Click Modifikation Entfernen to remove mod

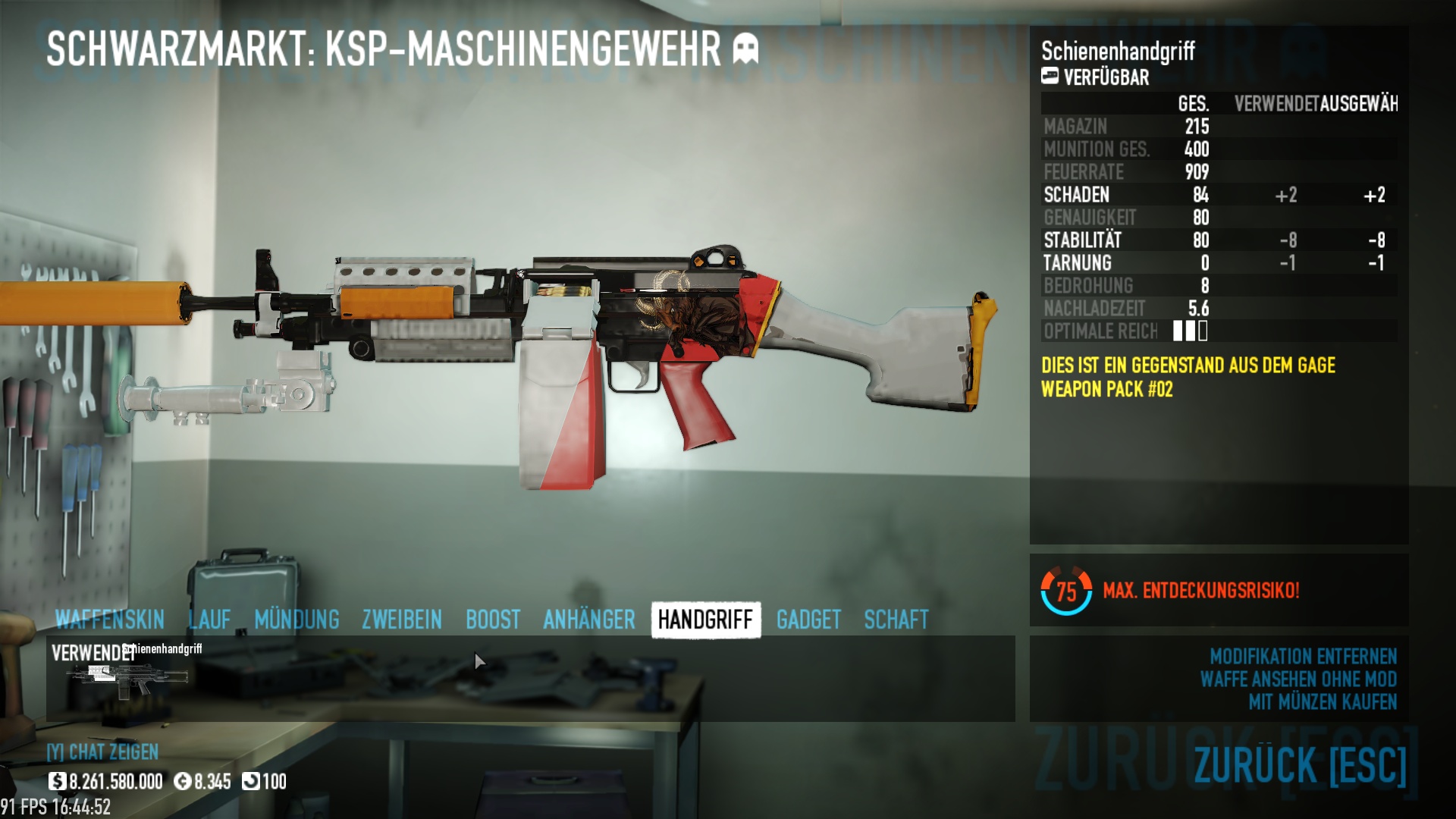click(x=1303, y=656)
